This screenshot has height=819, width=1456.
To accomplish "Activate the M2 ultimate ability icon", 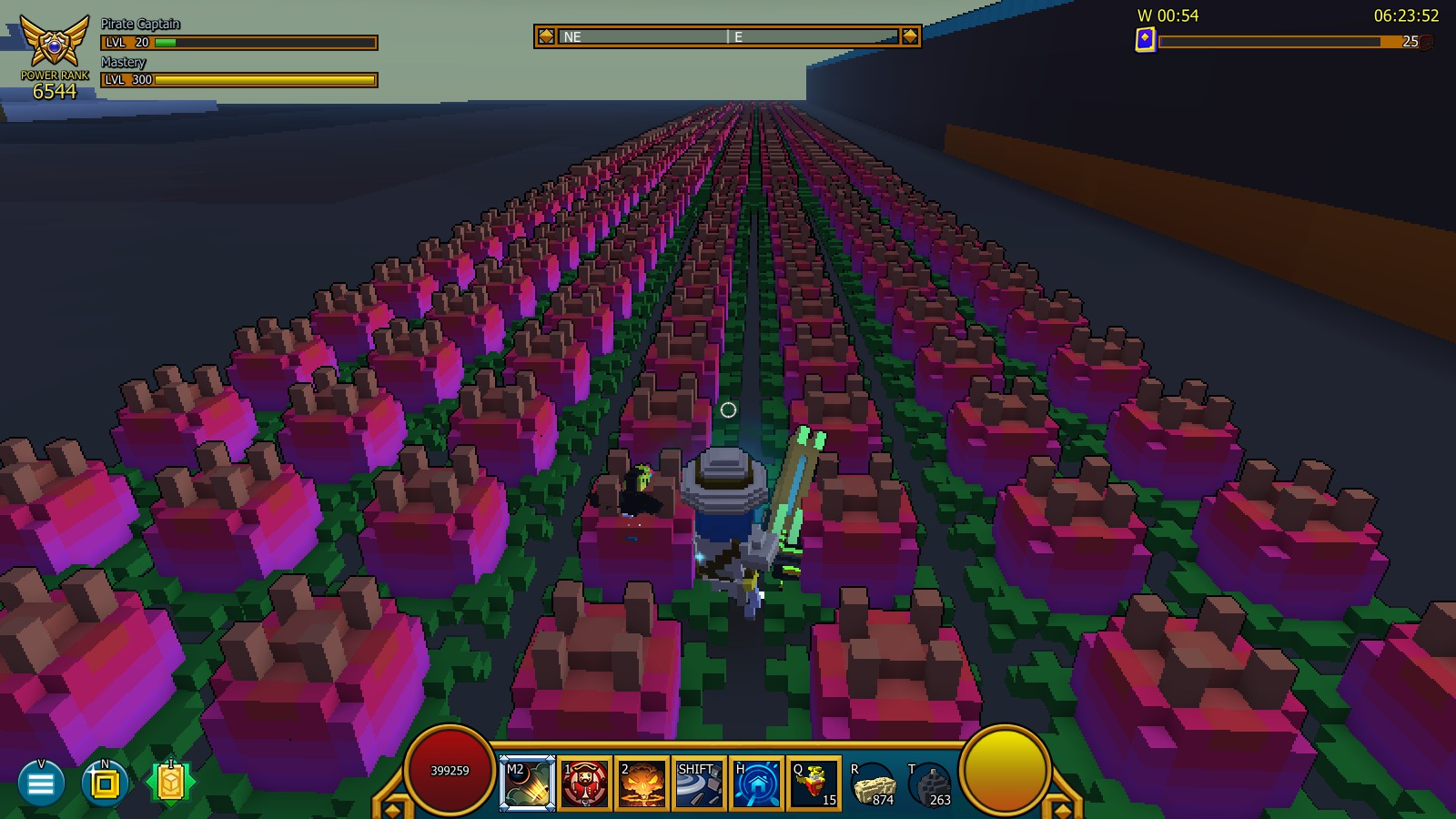I will (528, 783).
